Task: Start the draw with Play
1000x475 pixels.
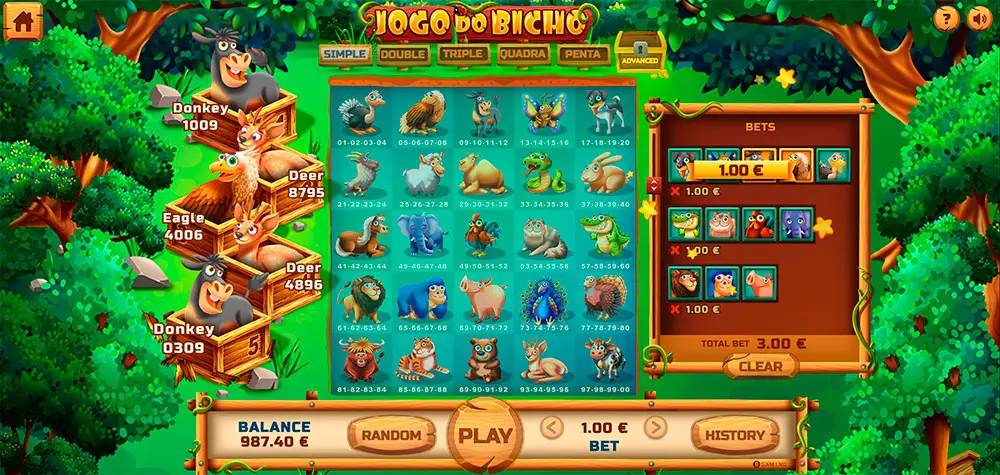Action: [484, 435]
